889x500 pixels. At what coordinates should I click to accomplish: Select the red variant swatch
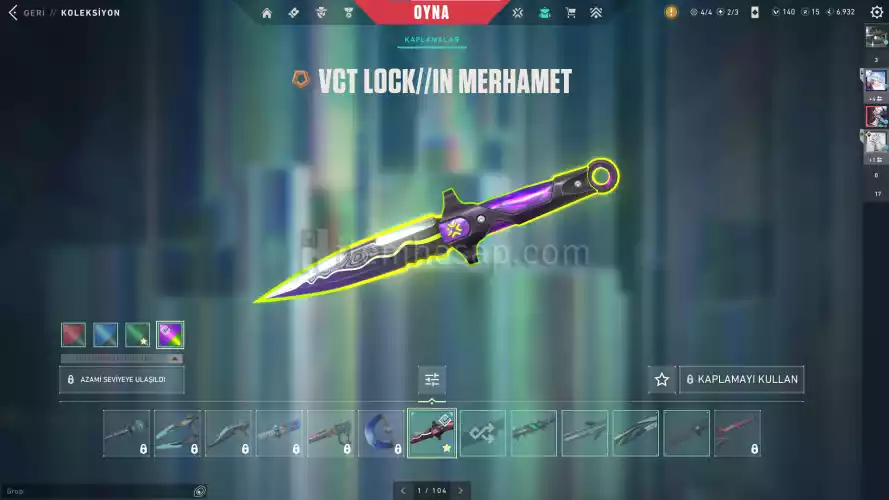click(x=73, y=334)
